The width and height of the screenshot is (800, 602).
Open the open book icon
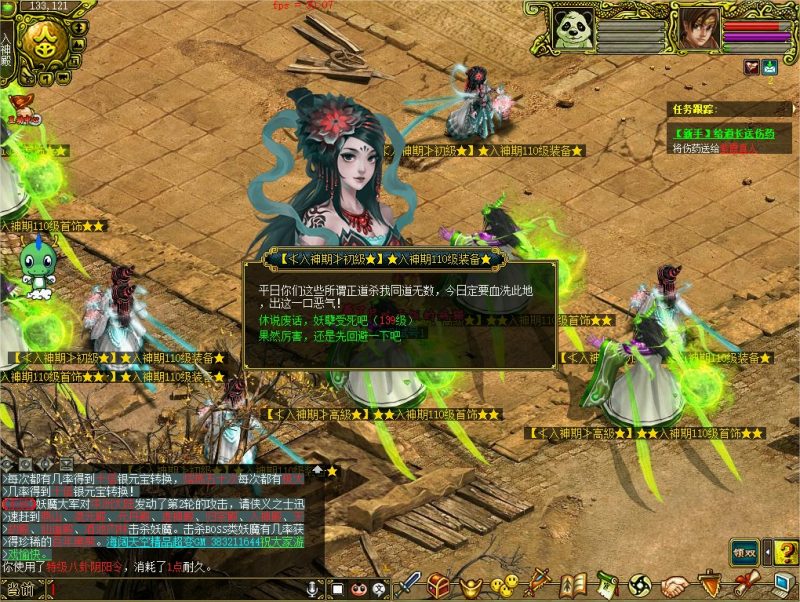tap(572, 585)
